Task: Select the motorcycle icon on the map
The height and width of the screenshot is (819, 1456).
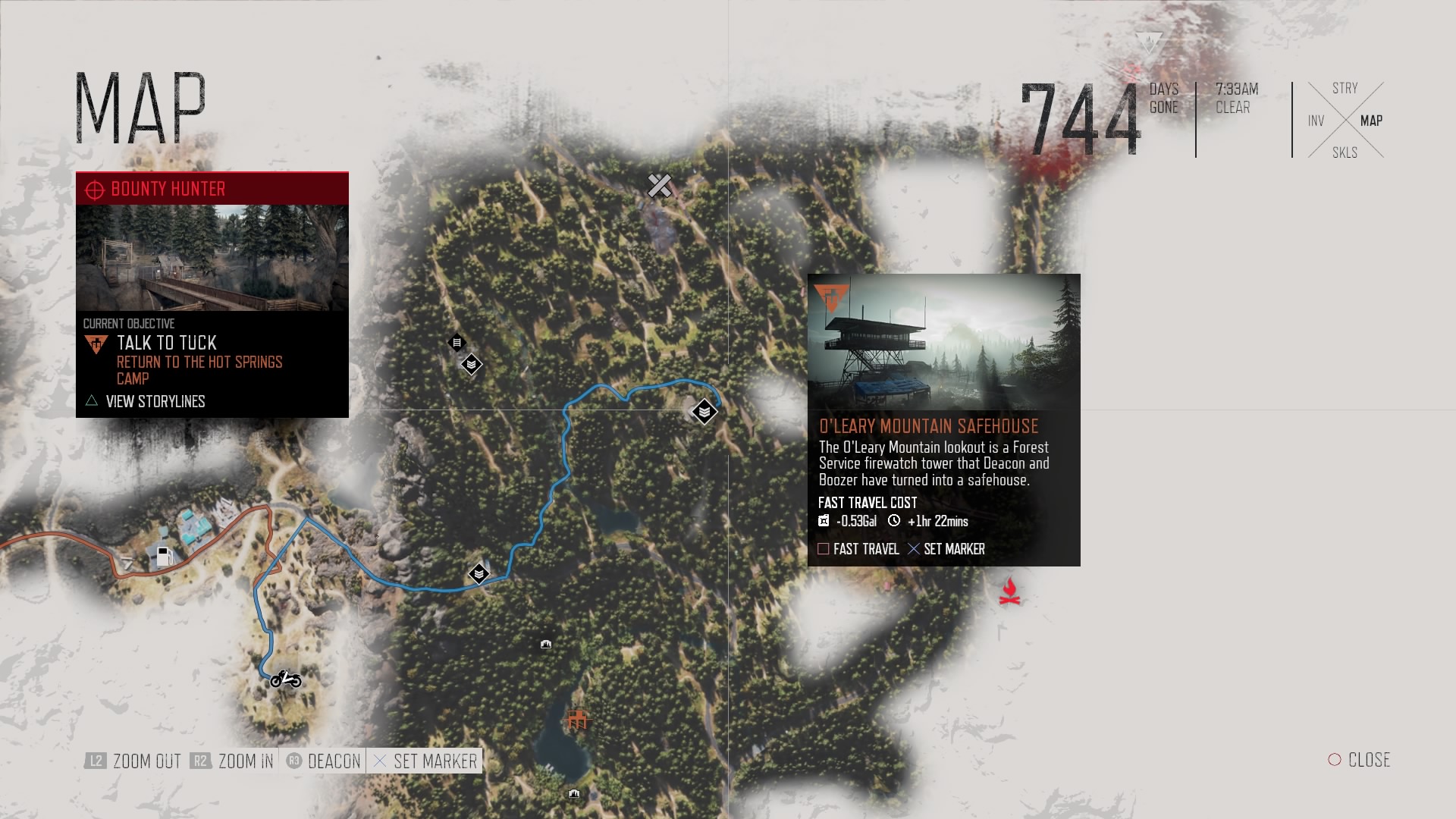Action: click(286, 679)
